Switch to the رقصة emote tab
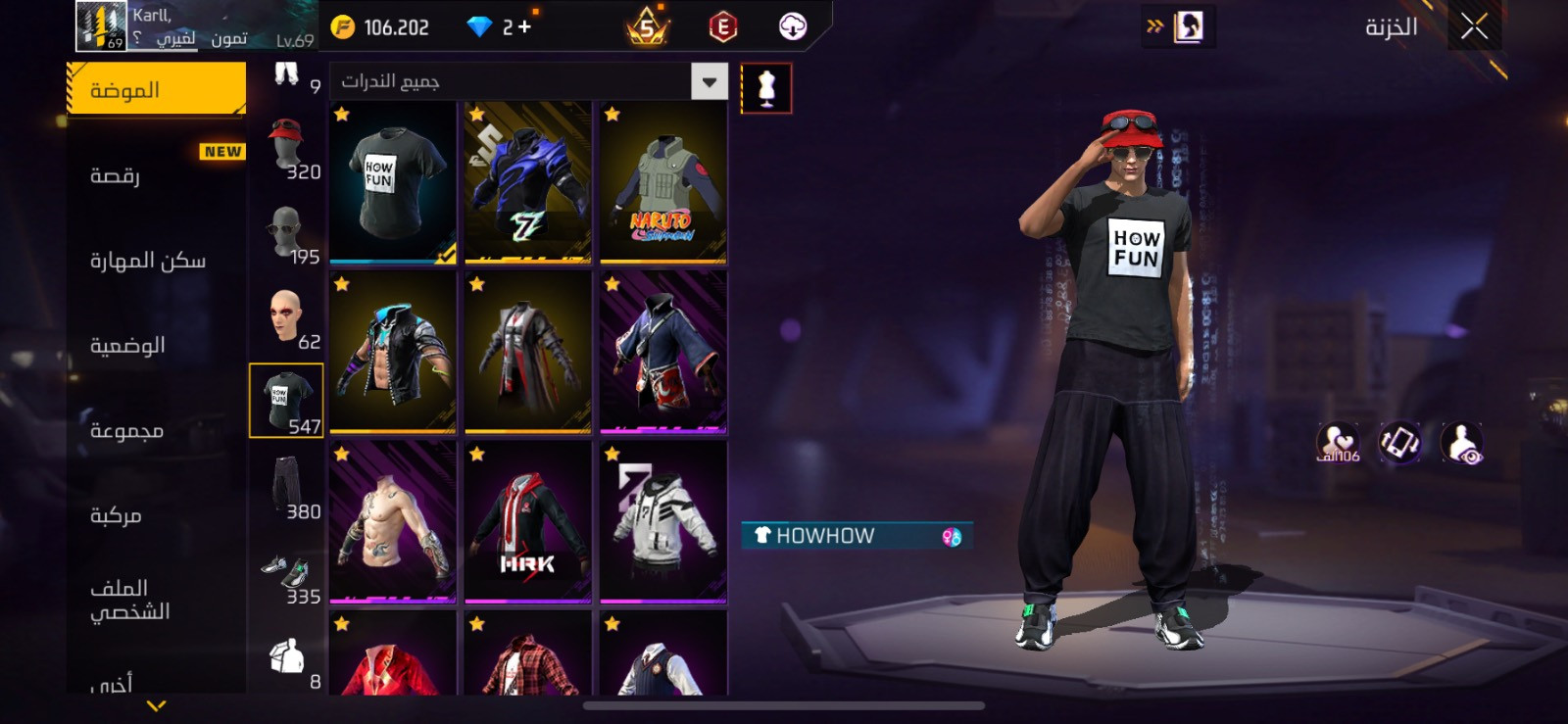The image size is (1568, 724). [157, 175]
